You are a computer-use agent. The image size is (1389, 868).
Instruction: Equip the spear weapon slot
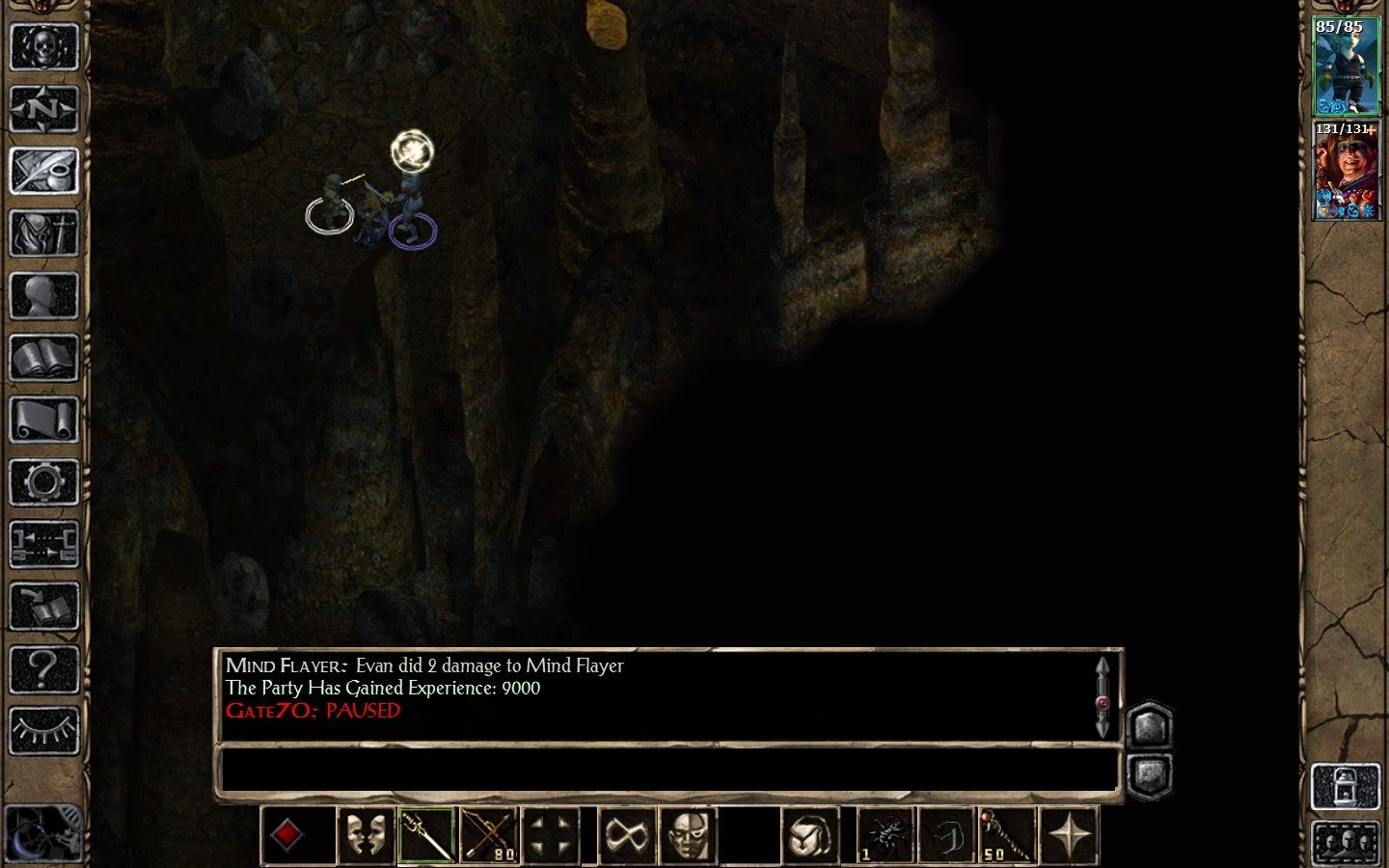pos(425,833)
